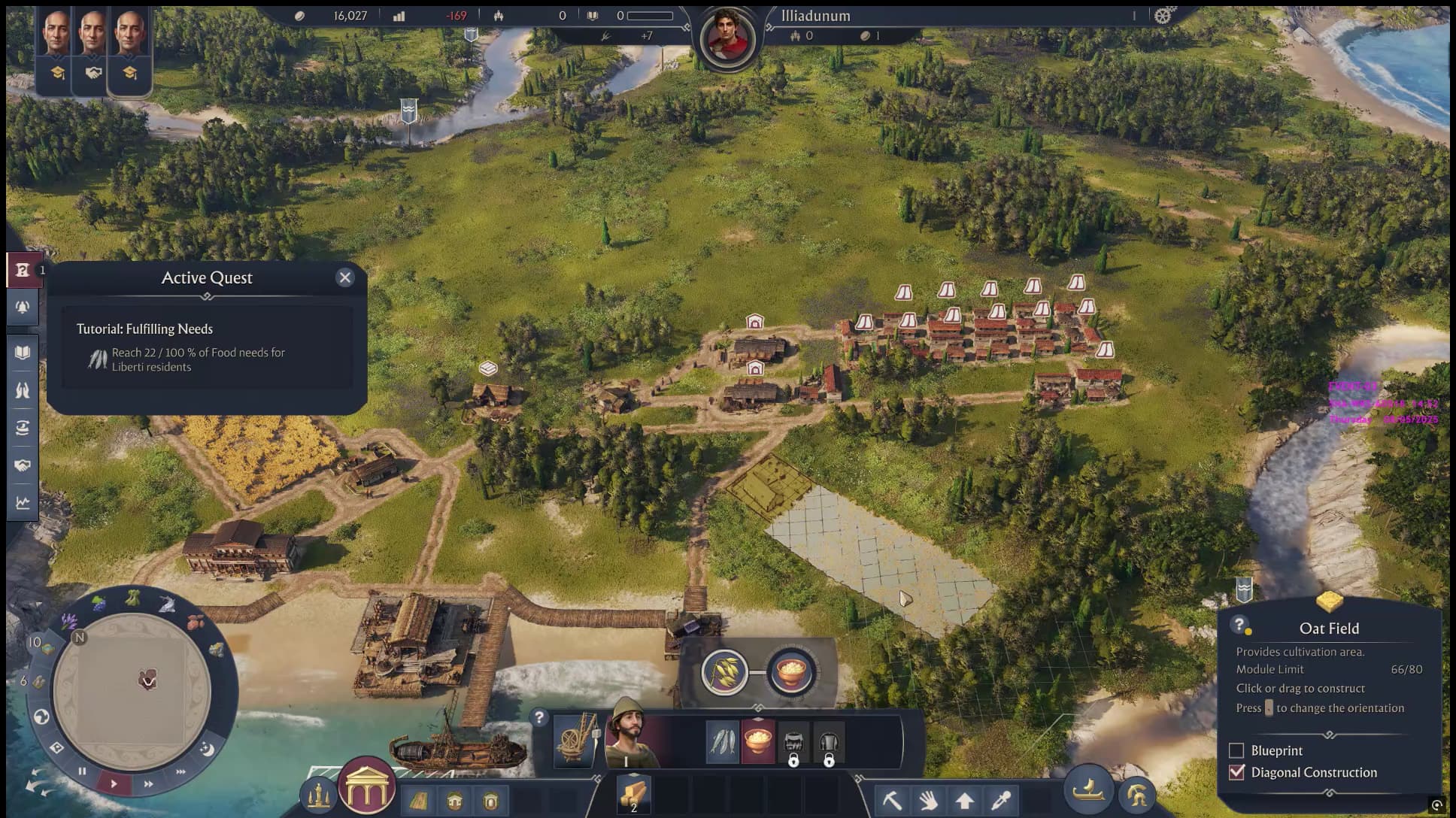Open the statistics line-chart sidebar tab
The image size is (1456, 818).
pos(23,503)
